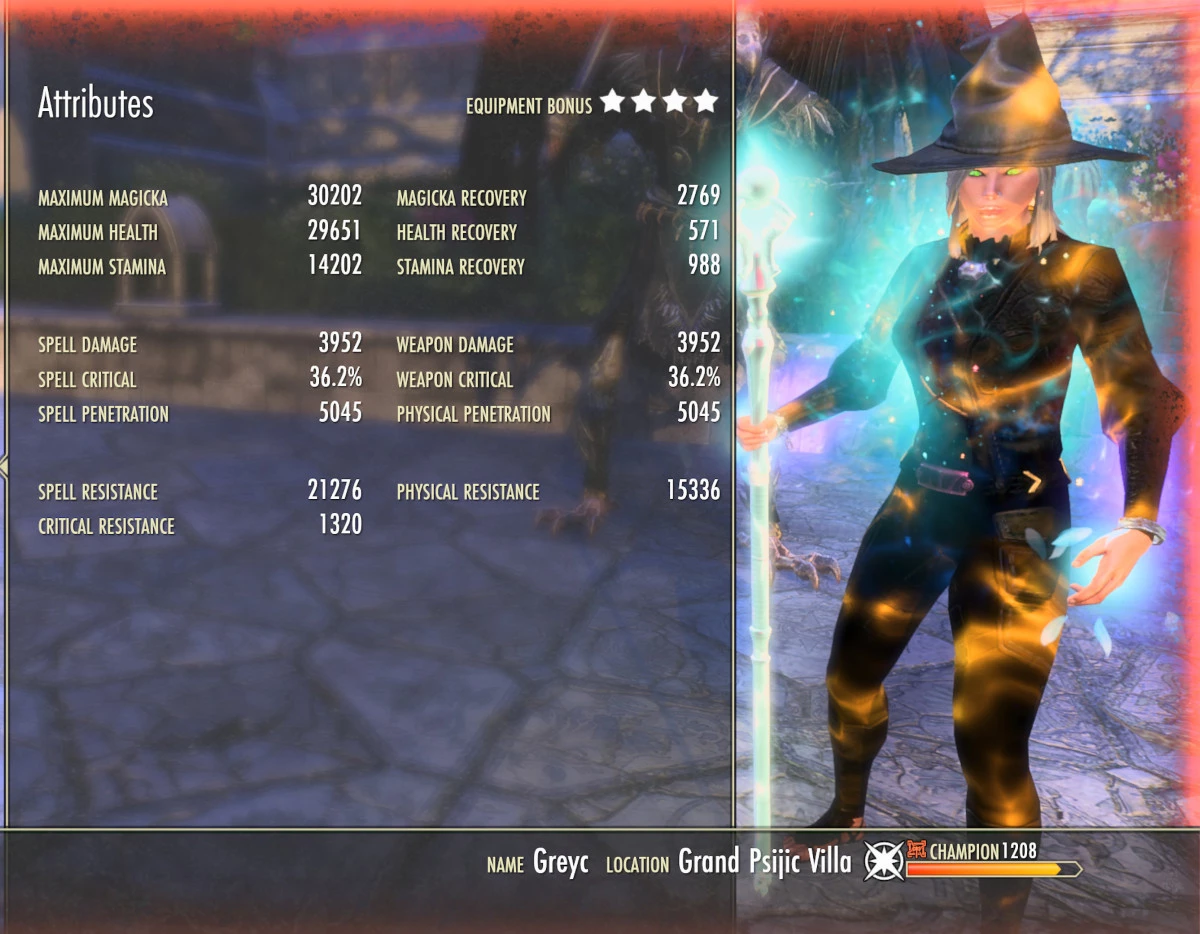Image resolution: width=1200 pixels, height=934 pixels.
Task: Select the Maximum Stamina attribute row
Action: [x=200, y=267]
